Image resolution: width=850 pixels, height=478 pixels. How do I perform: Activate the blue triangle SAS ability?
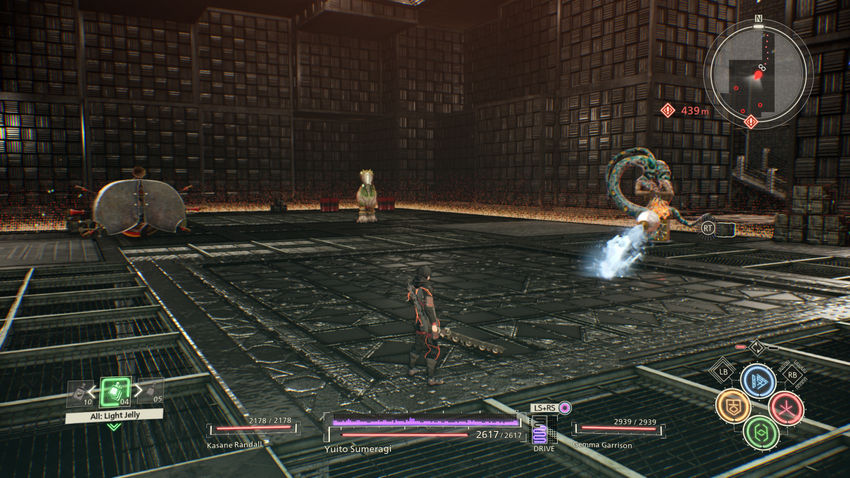point(758,380)
